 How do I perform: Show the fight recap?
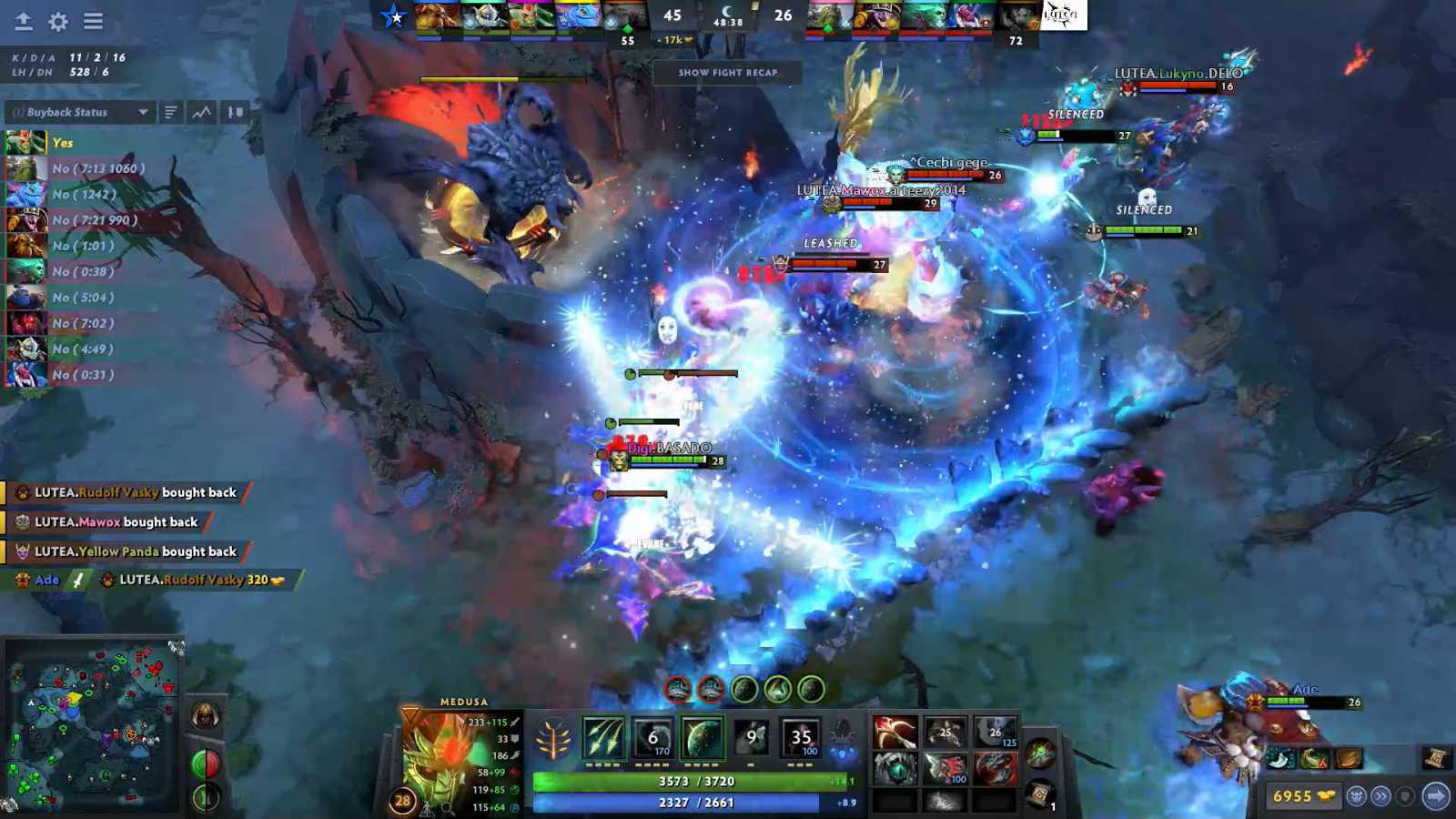coord(727,73)
